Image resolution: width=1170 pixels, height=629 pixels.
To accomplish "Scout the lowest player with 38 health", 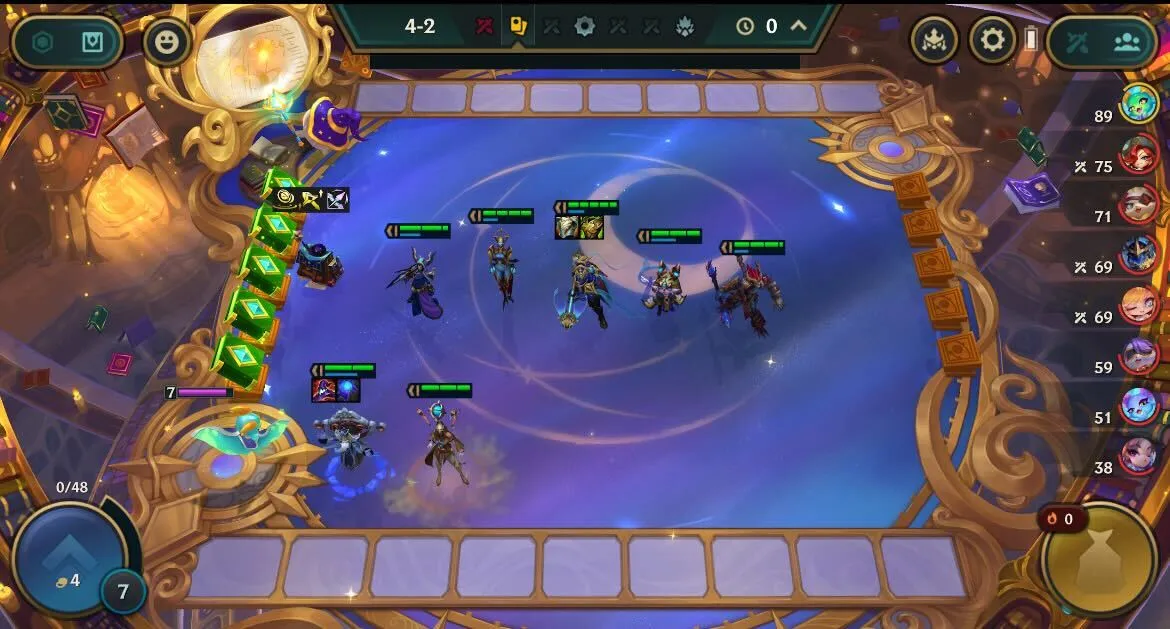I will (x=1138, y=456).
